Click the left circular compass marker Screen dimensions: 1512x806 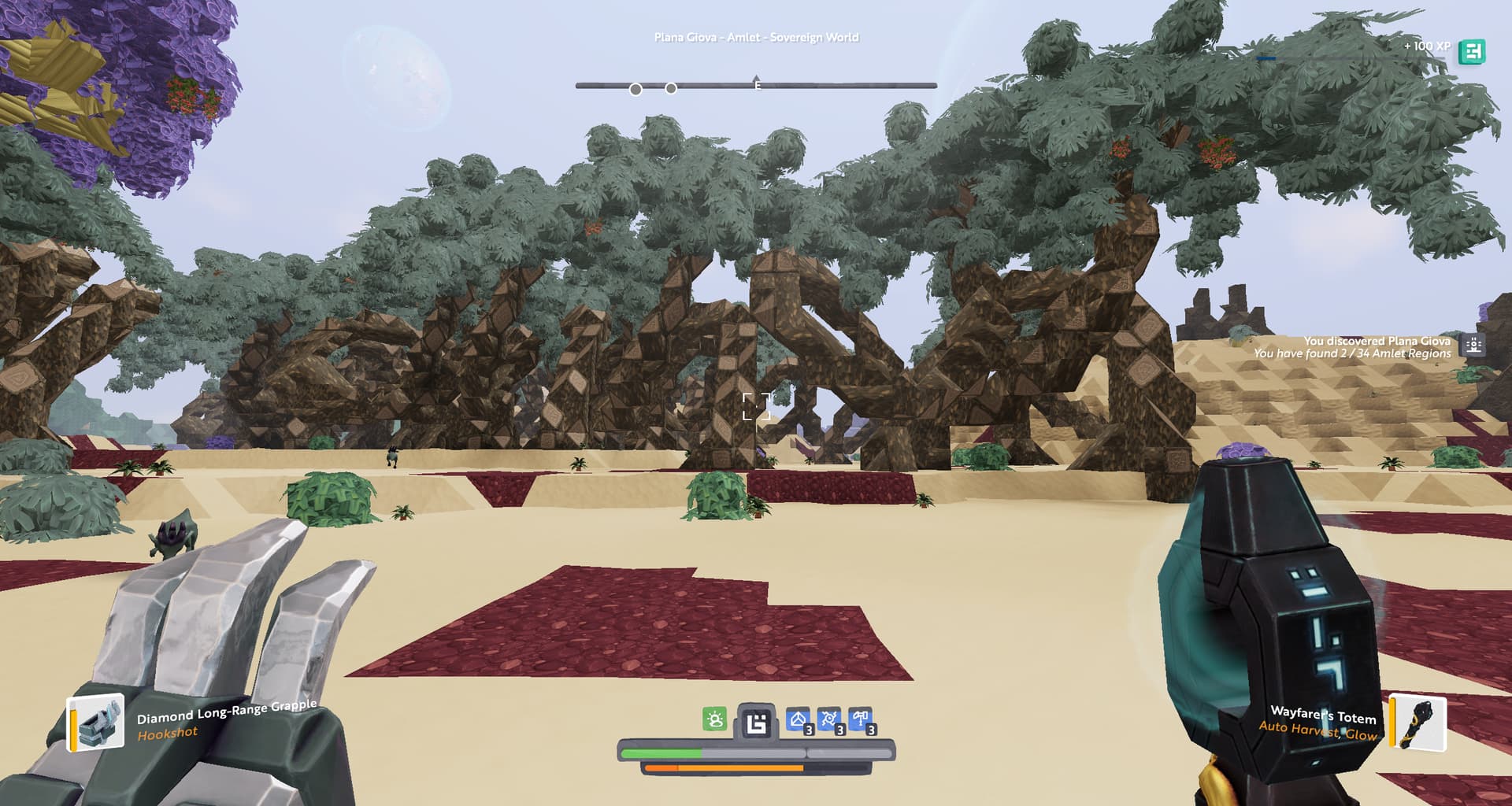[636, 90]
